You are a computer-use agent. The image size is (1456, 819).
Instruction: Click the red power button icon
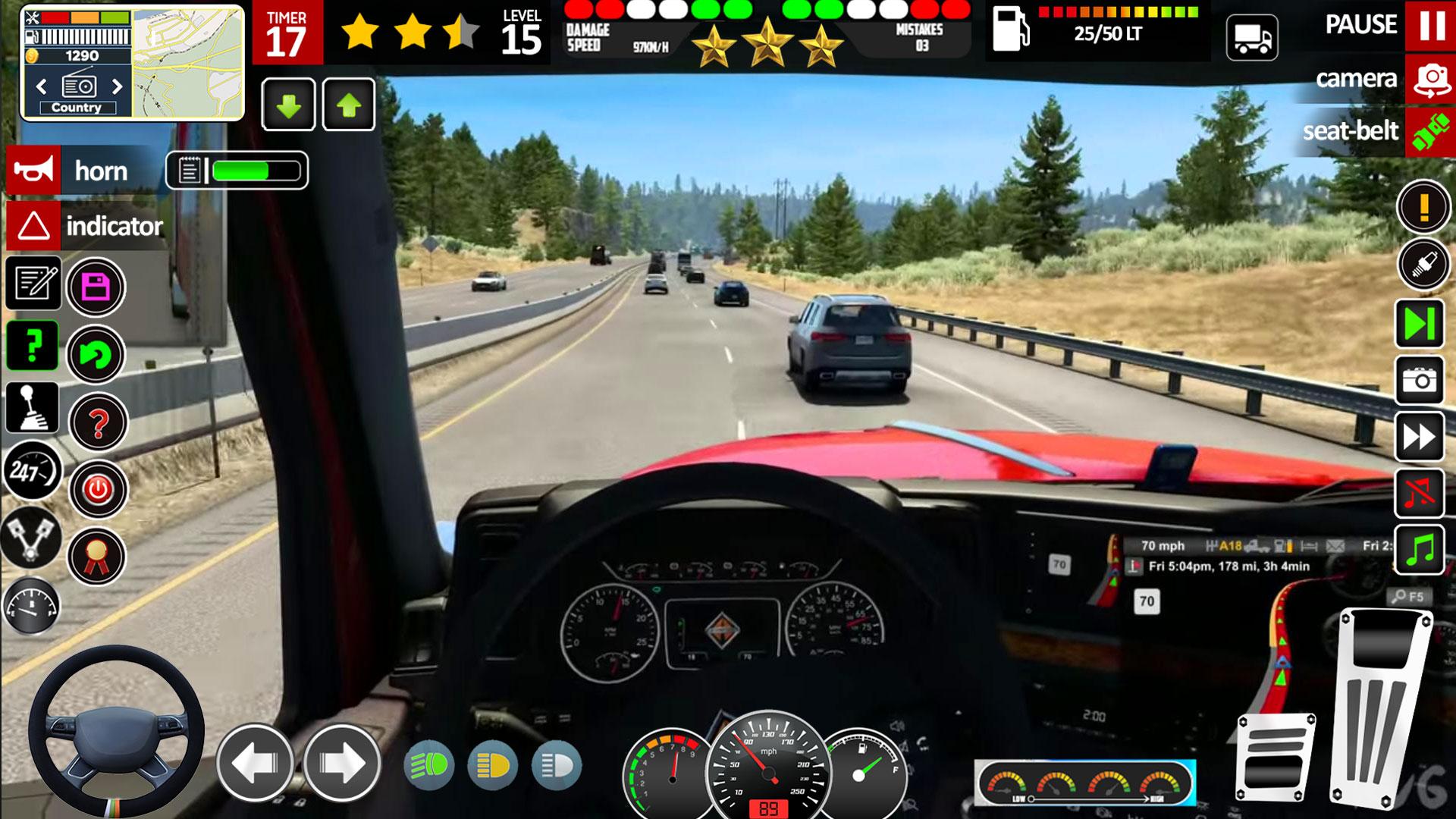click(98, 490)
